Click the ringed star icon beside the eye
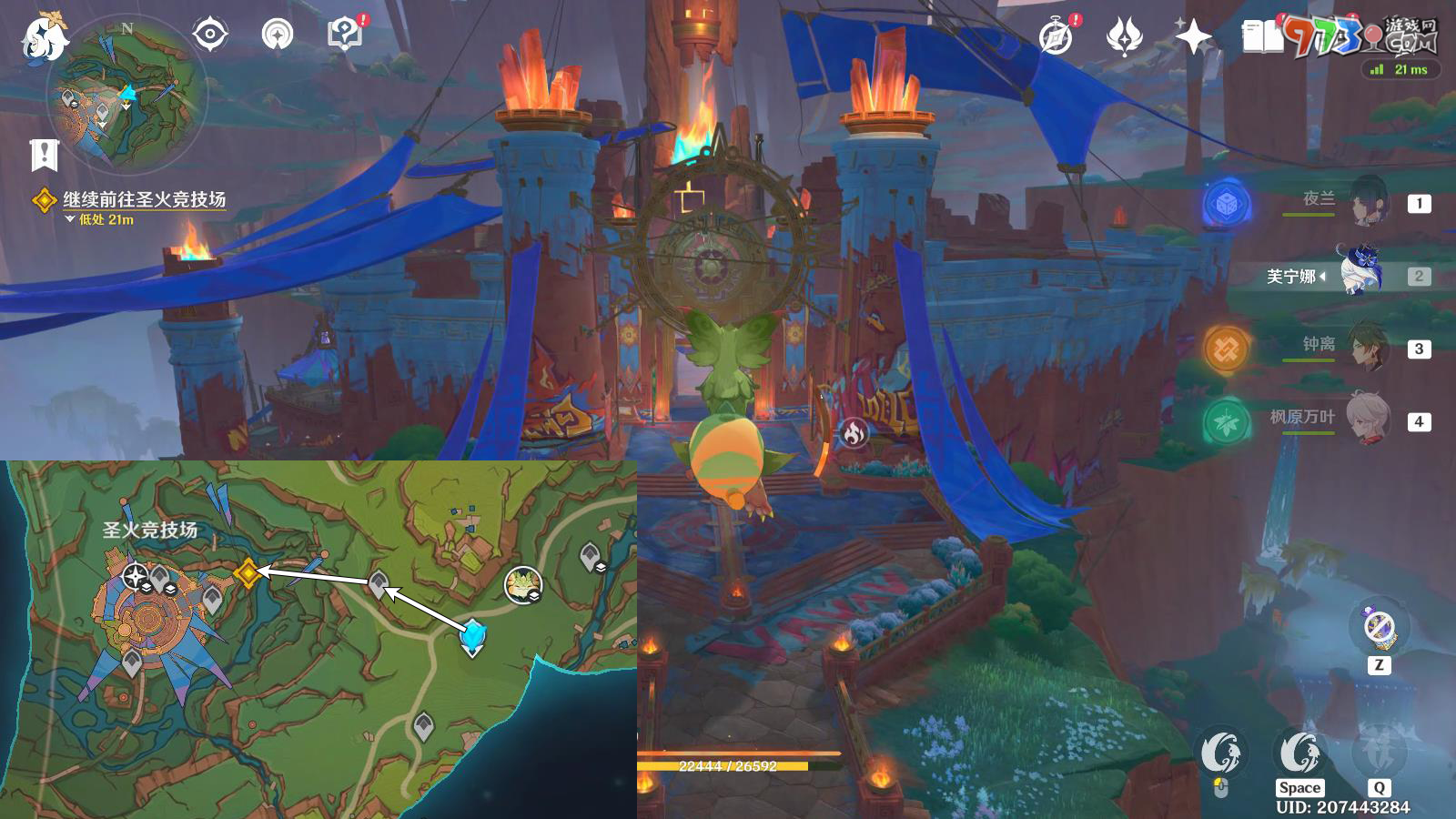Viewport: 1456px width, 819px height. pos(278,35)
